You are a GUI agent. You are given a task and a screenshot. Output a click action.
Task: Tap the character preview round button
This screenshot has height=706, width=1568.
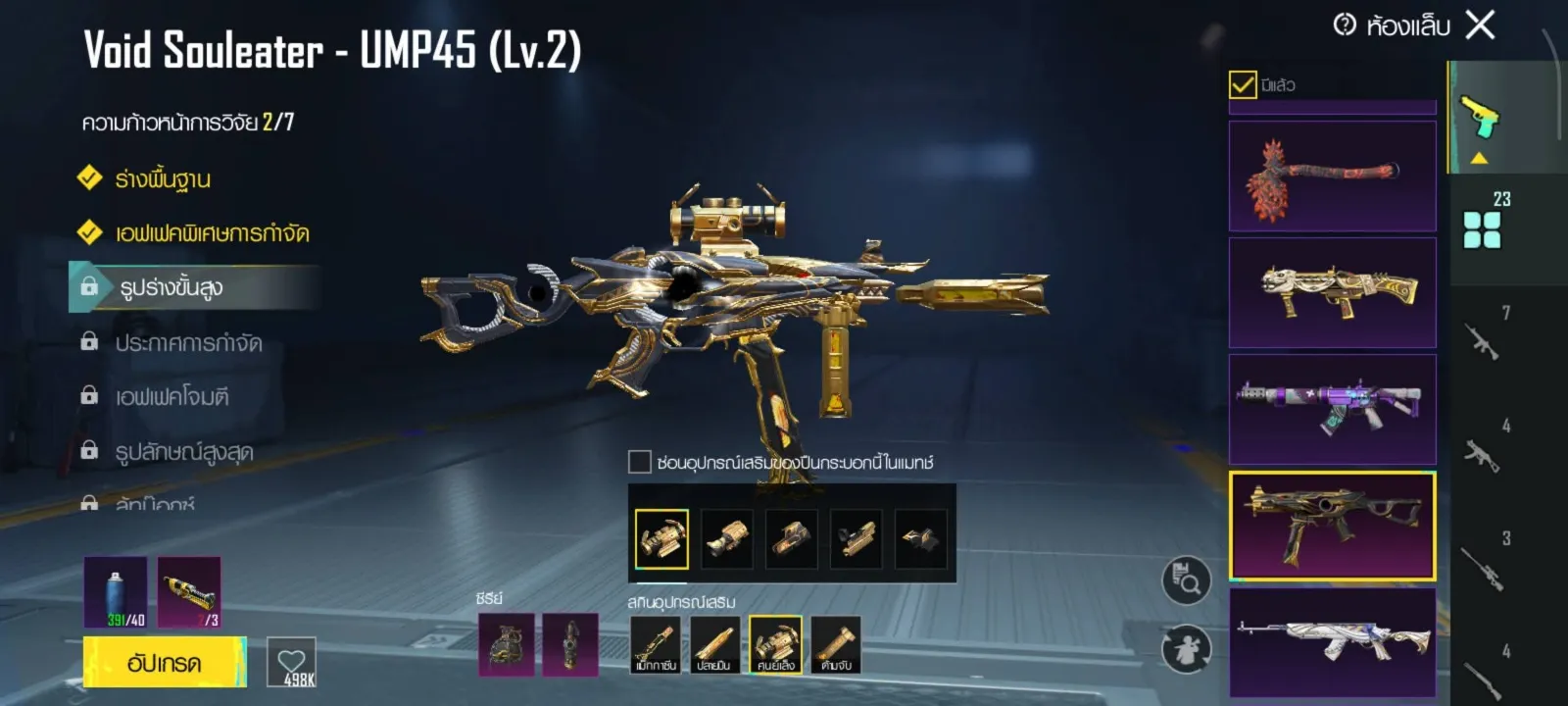1186,648
